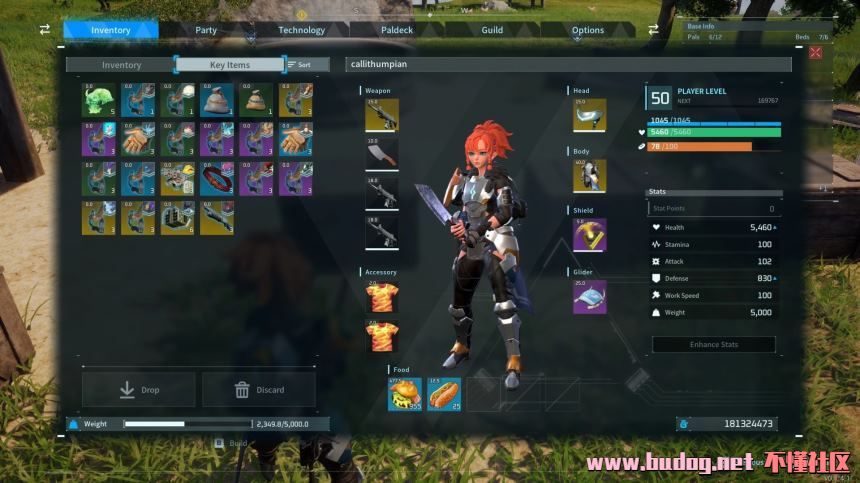This screenshot has height=483, width=860.
Task: Click the Drop button
Action: click(x=139, y=390)
